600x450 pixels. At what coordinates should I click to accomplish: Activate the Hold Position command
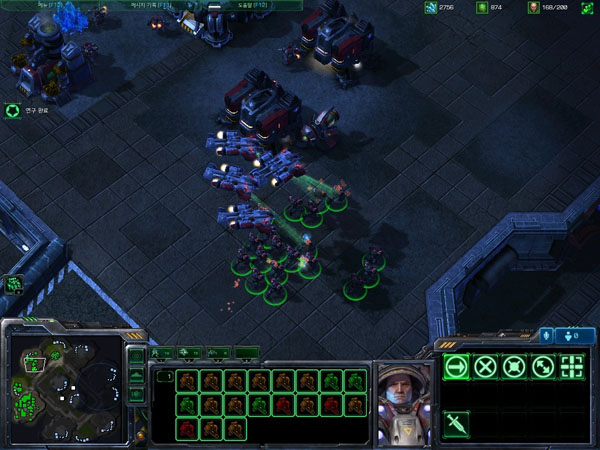(515, 367)
